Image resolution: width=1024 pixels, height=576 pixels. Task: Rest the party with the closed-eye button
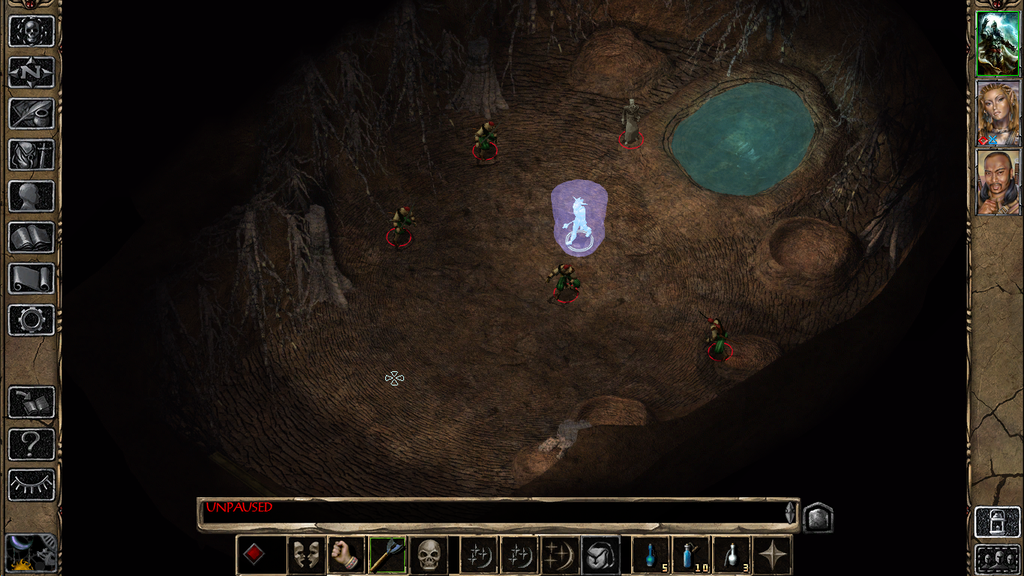pyautogui.click(x=31, y=485)
